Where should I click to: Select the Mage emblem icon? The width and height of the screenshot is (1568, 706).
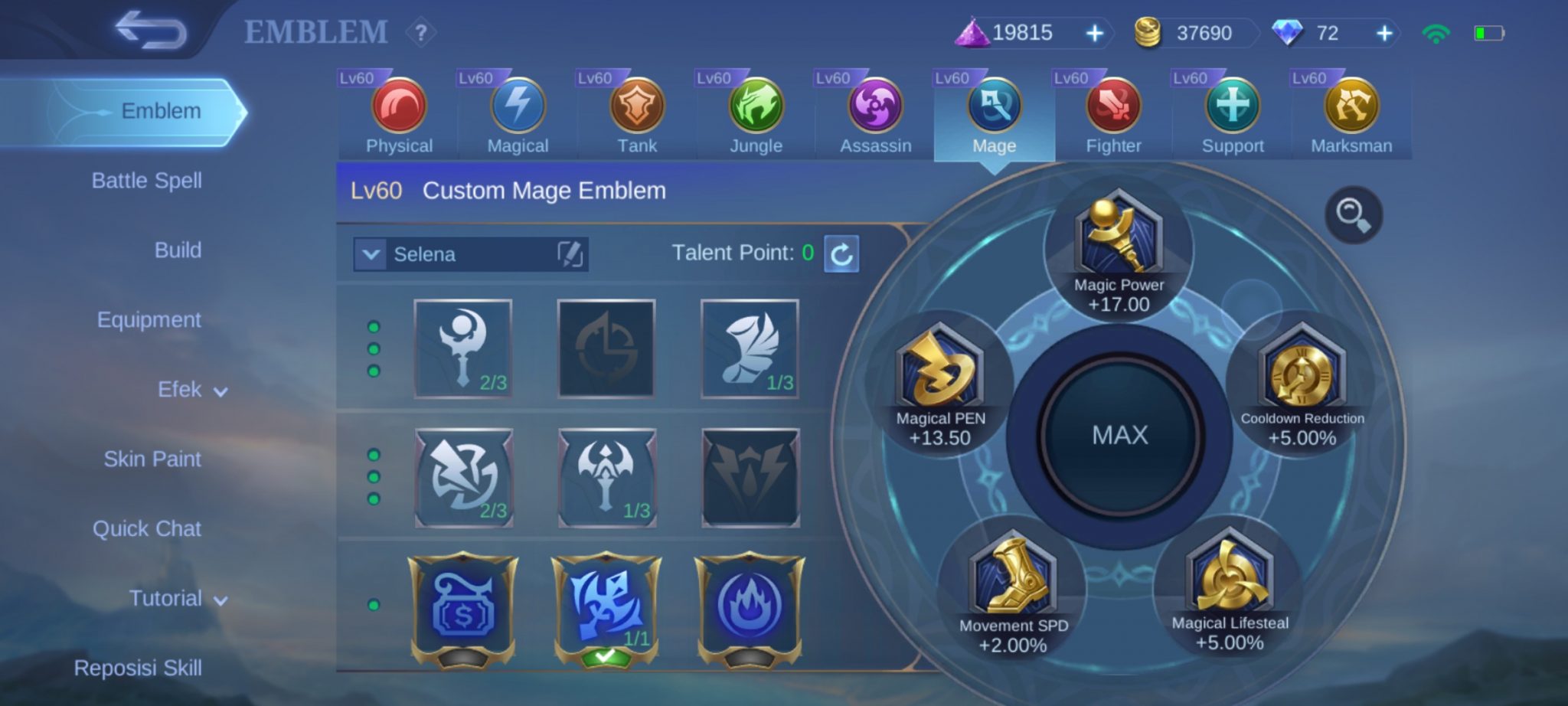[x=992, y=107]
